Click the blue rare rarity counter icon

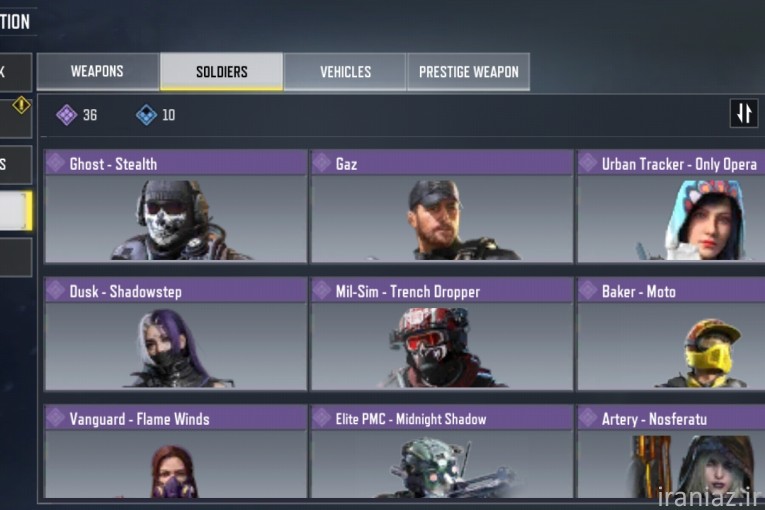146,115
